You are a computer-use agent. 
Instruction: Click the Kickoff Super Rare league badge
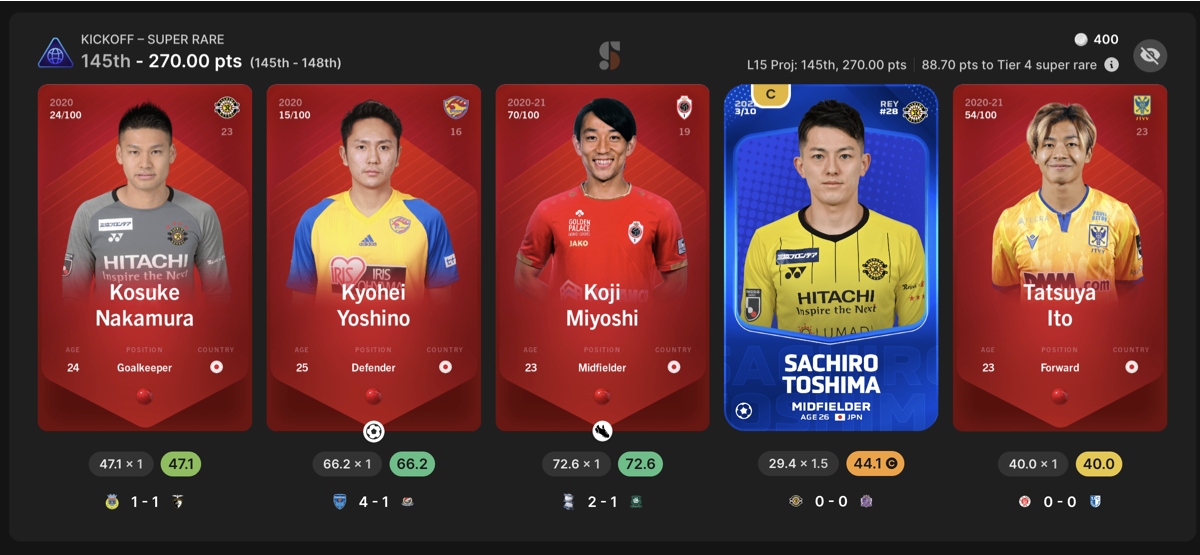(x=55, y=52)
